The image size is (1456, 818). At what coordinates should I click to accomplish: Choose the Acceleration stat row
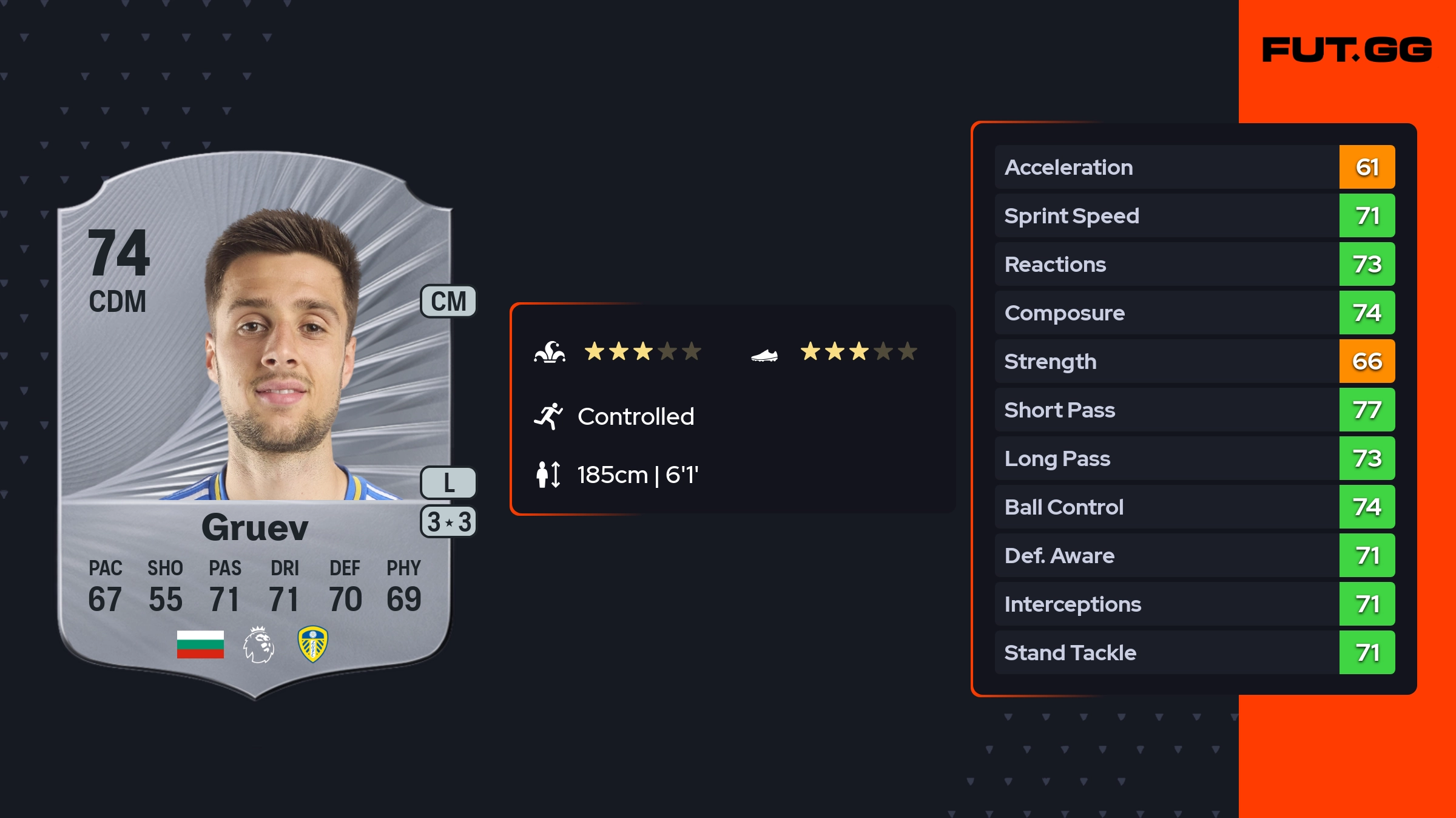[1194, 167]
